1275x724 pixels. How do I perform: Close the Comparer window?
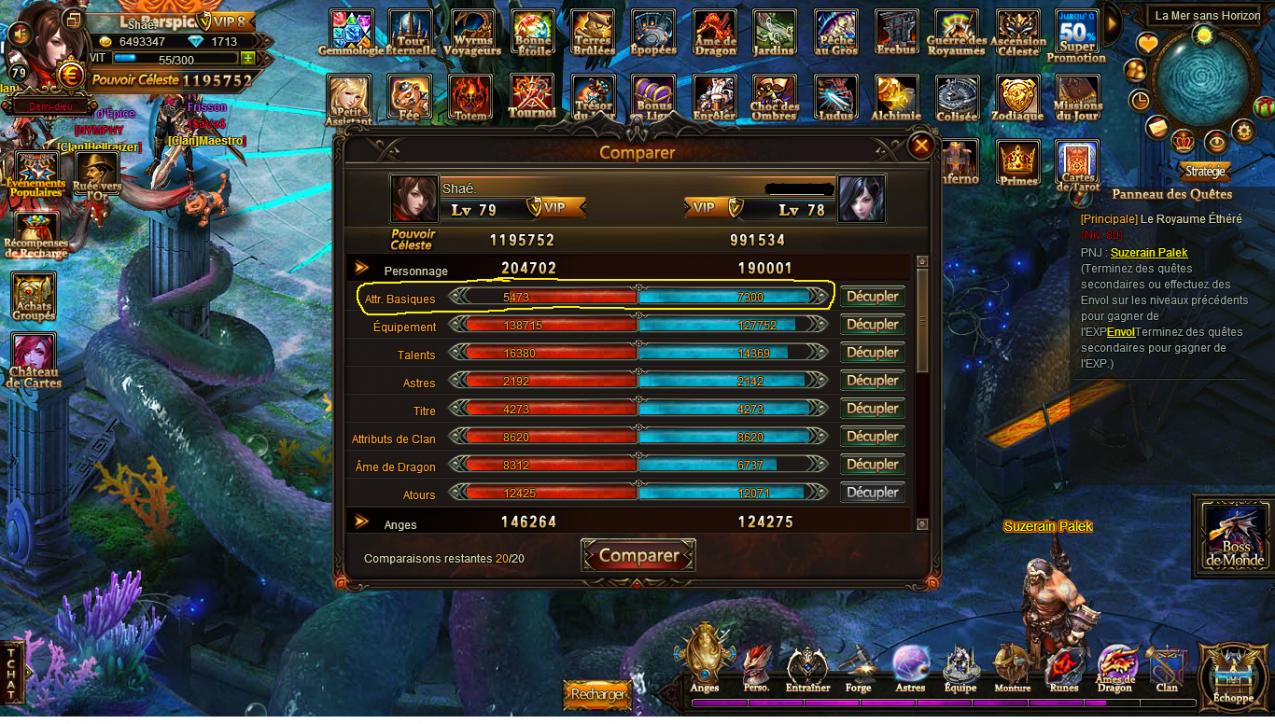point(920,146)
